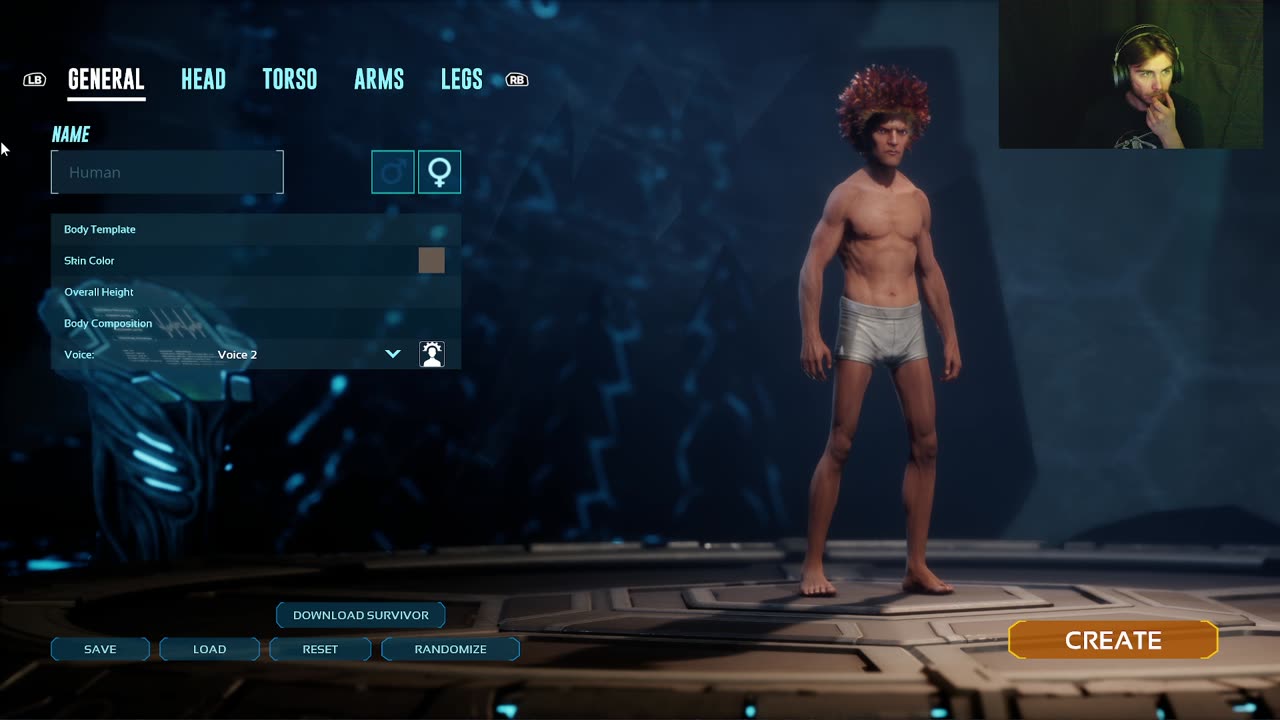Choose the female gender symbol
The width and height of the screenshot is (1280, 720).
tap(439, 172)
